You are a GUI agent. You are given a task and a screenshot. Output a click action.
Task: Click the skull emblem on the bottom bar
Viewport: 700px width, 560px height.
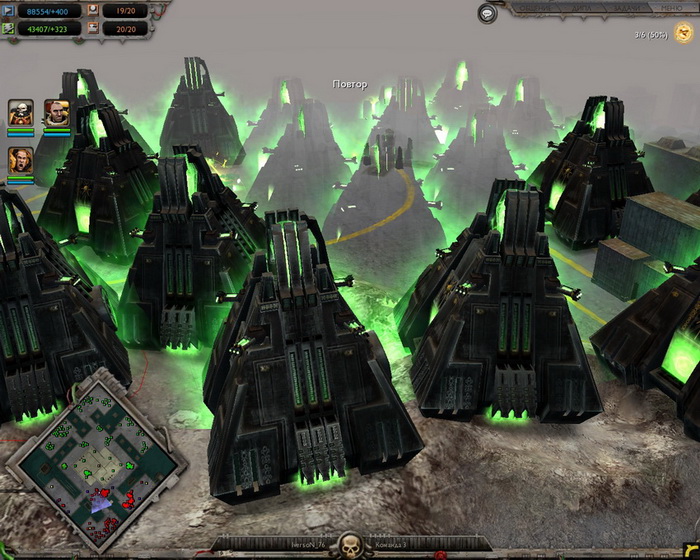tap(350, 546)
